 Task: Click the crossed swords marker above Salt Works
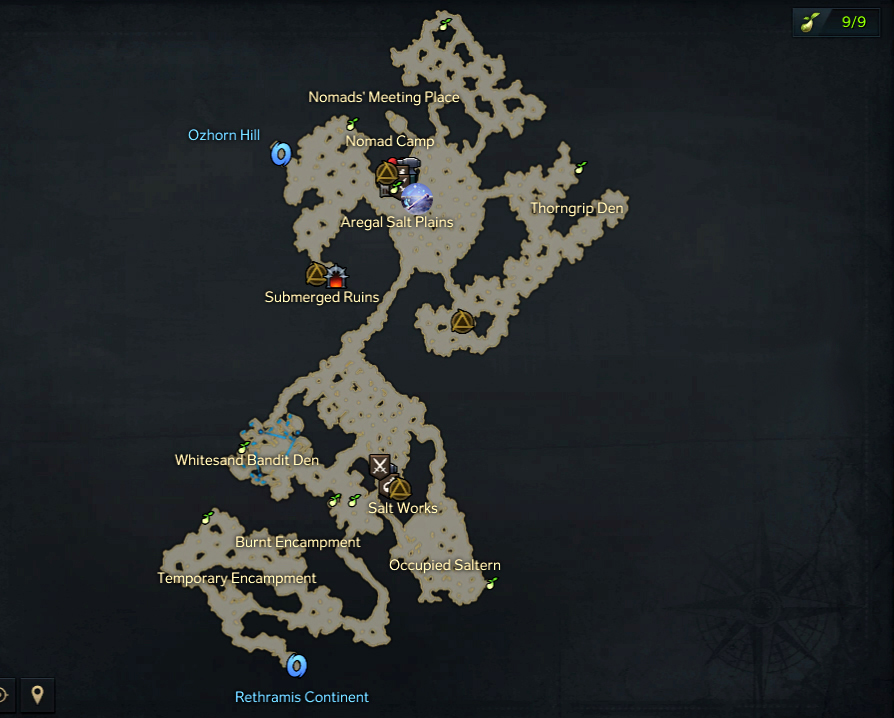pyautogui.click(x=379, y=464)
